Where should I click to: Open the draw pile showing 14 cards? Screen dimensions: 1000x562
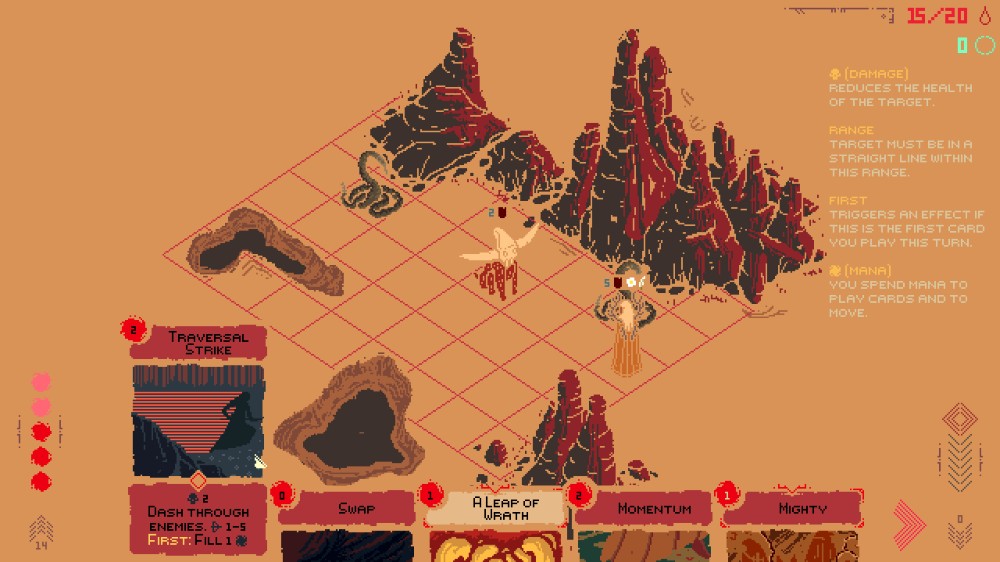pyautogui.click(x=41, y=530)
